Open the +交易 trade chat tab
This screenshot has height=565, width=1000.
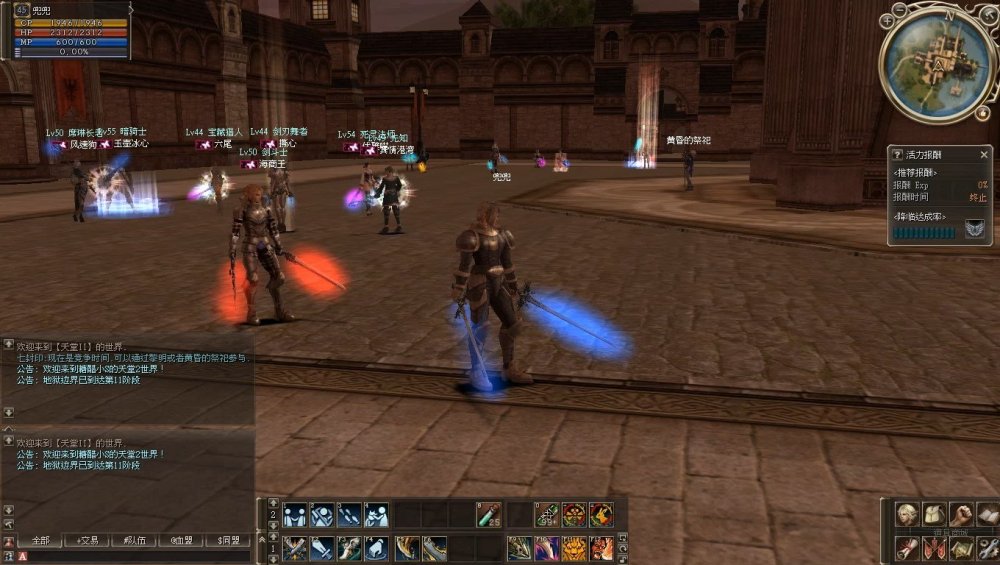(88, 540)
